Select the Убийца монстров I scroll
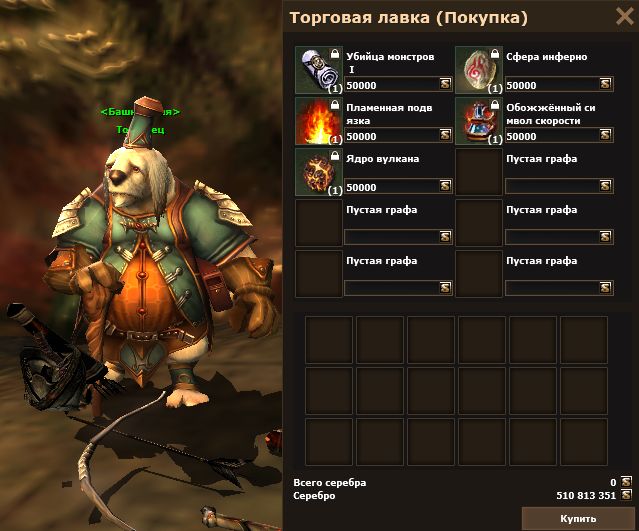 coord(319,70)
